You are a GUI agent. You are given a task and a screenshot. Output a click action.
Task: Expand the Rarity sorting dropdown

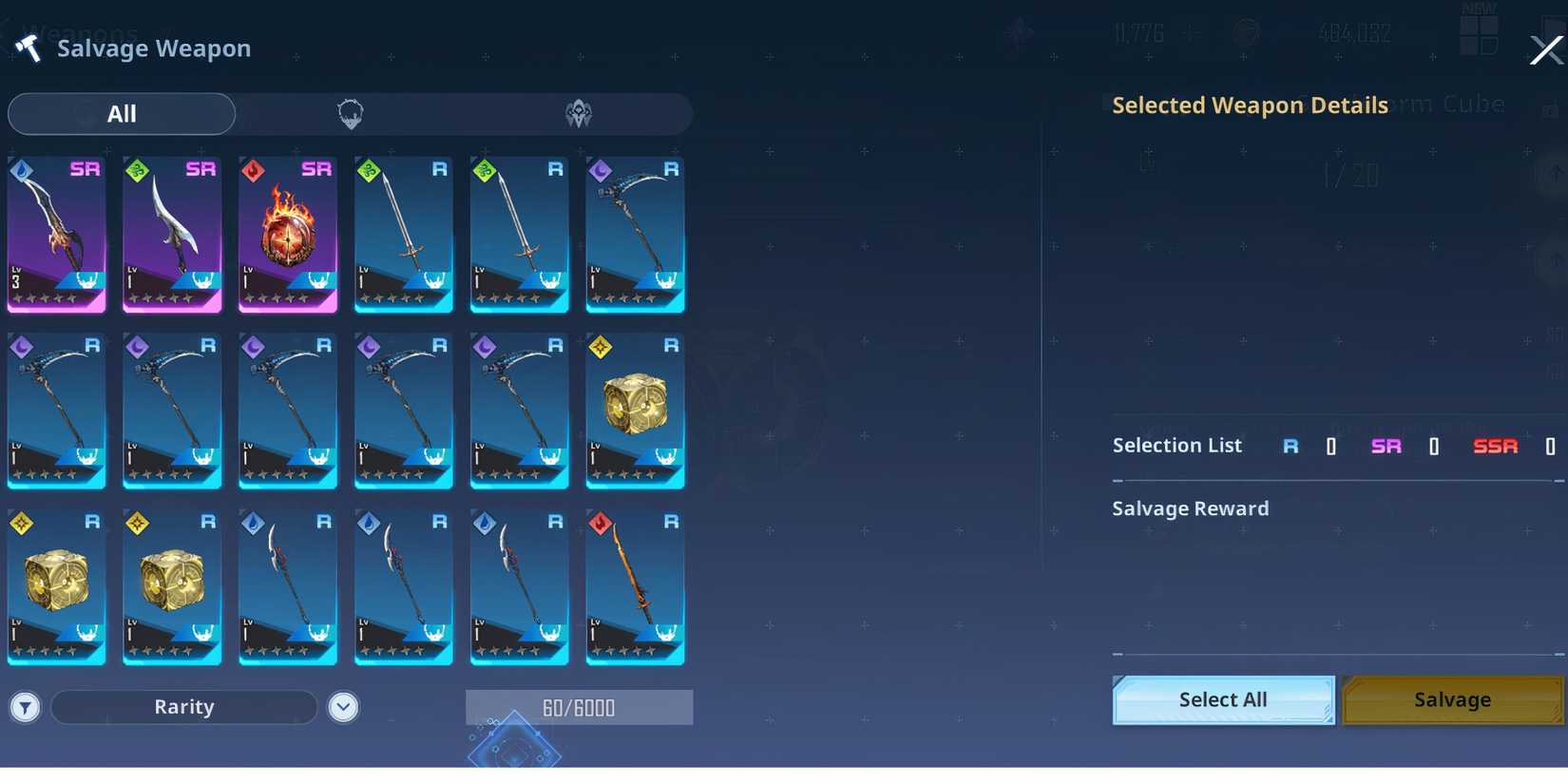pos(183,707)
